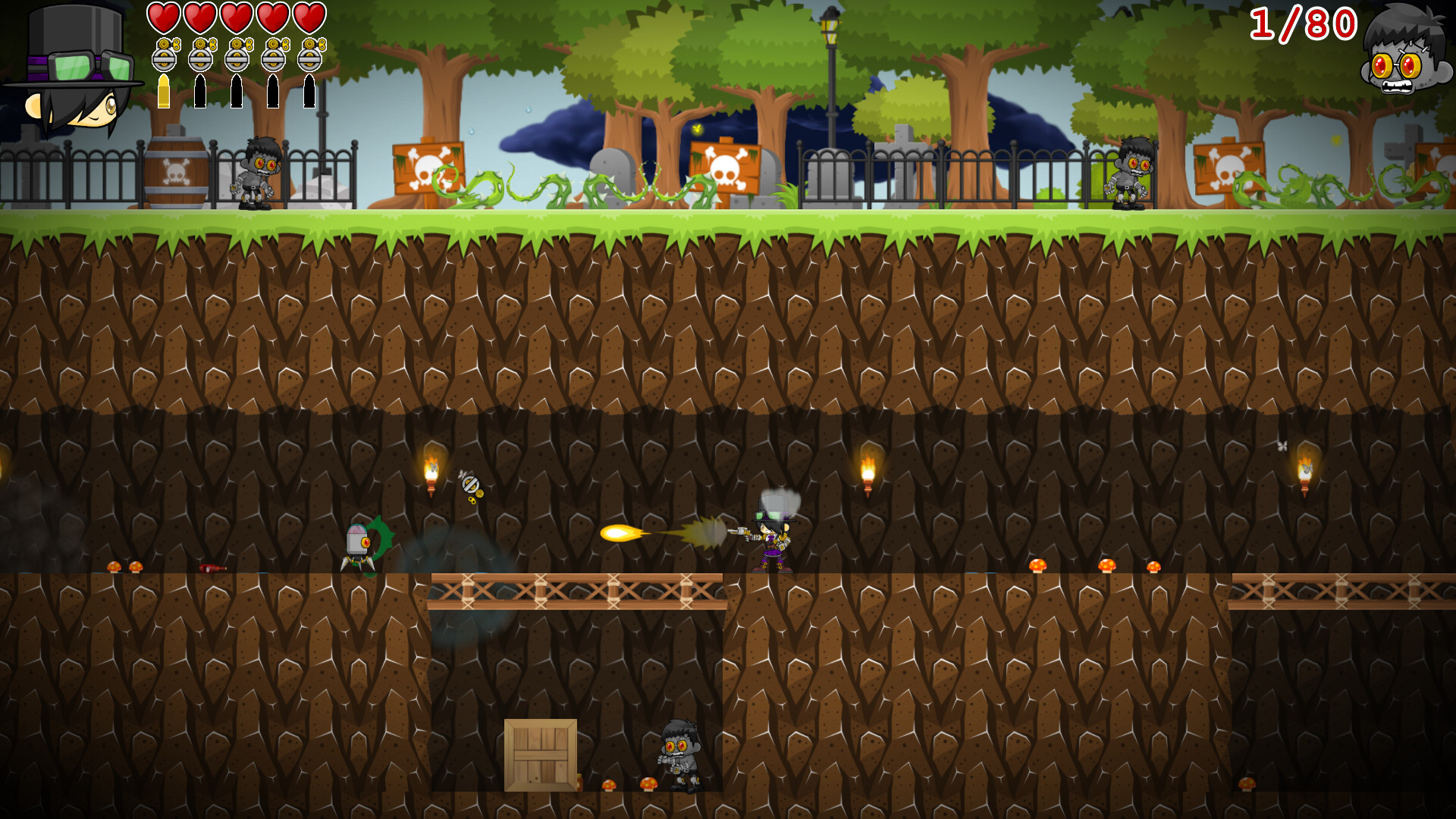Image resolution: width=1456 pixels, height=819 pixels.
Task: Click the yellow bullet icon under first ammo slot
Action: tap(165, 91)
